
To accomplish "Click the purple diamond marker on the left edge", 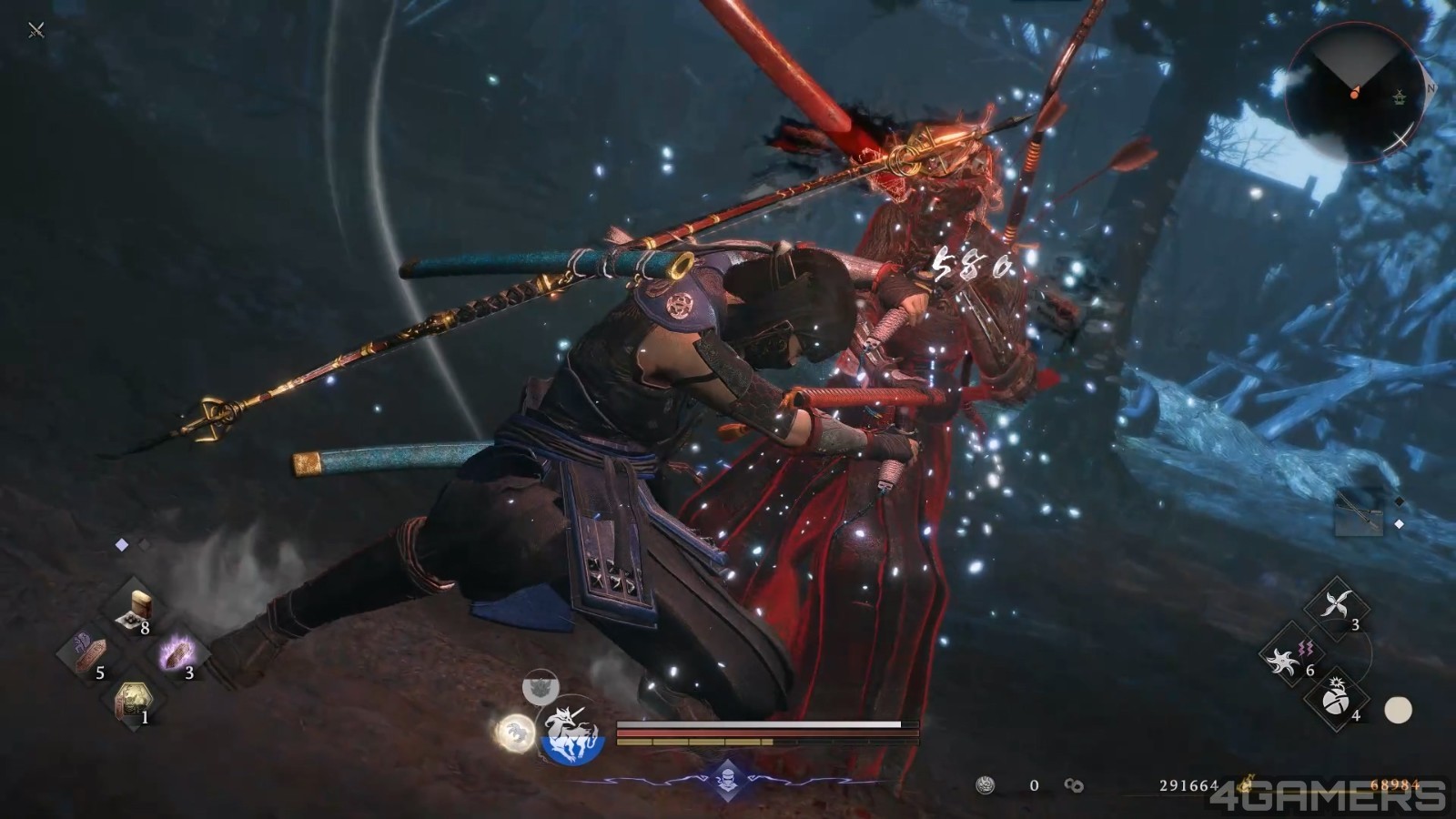I will (121, 543).
